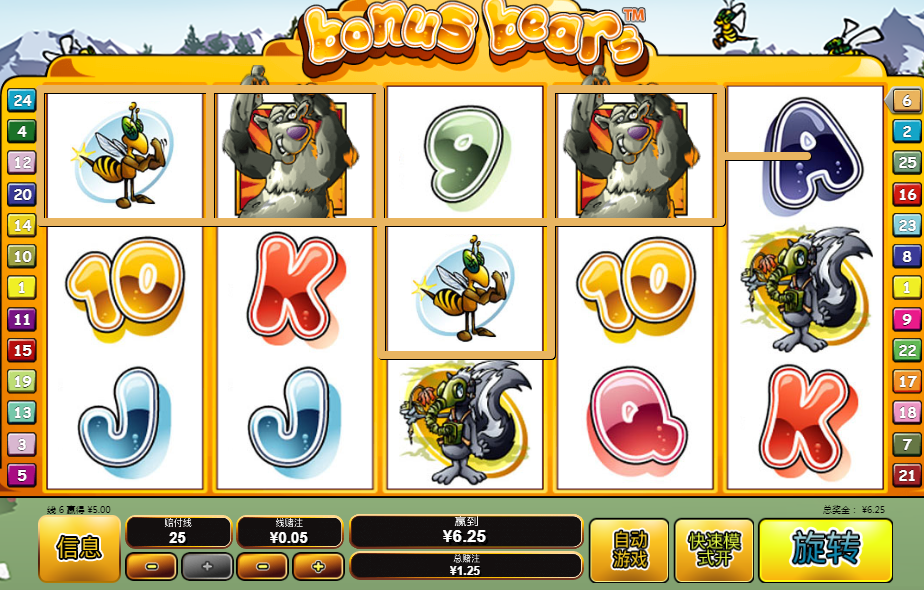This screenshot has width=924, height=590.
Task: Lower the 线赌注 line bet
Action: (x=262, y=566)
